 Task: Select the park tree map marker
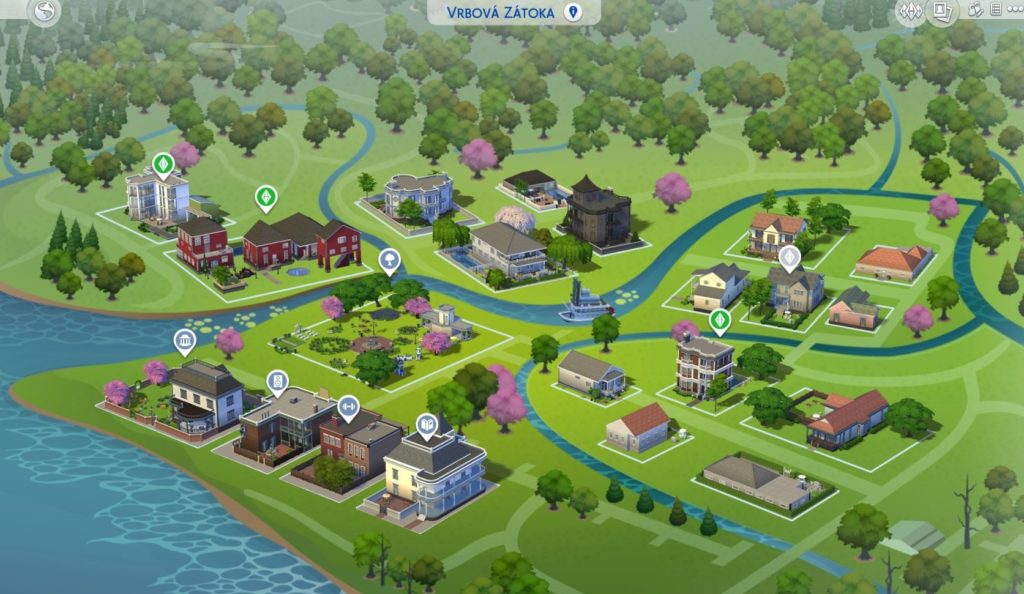[389, 262]
